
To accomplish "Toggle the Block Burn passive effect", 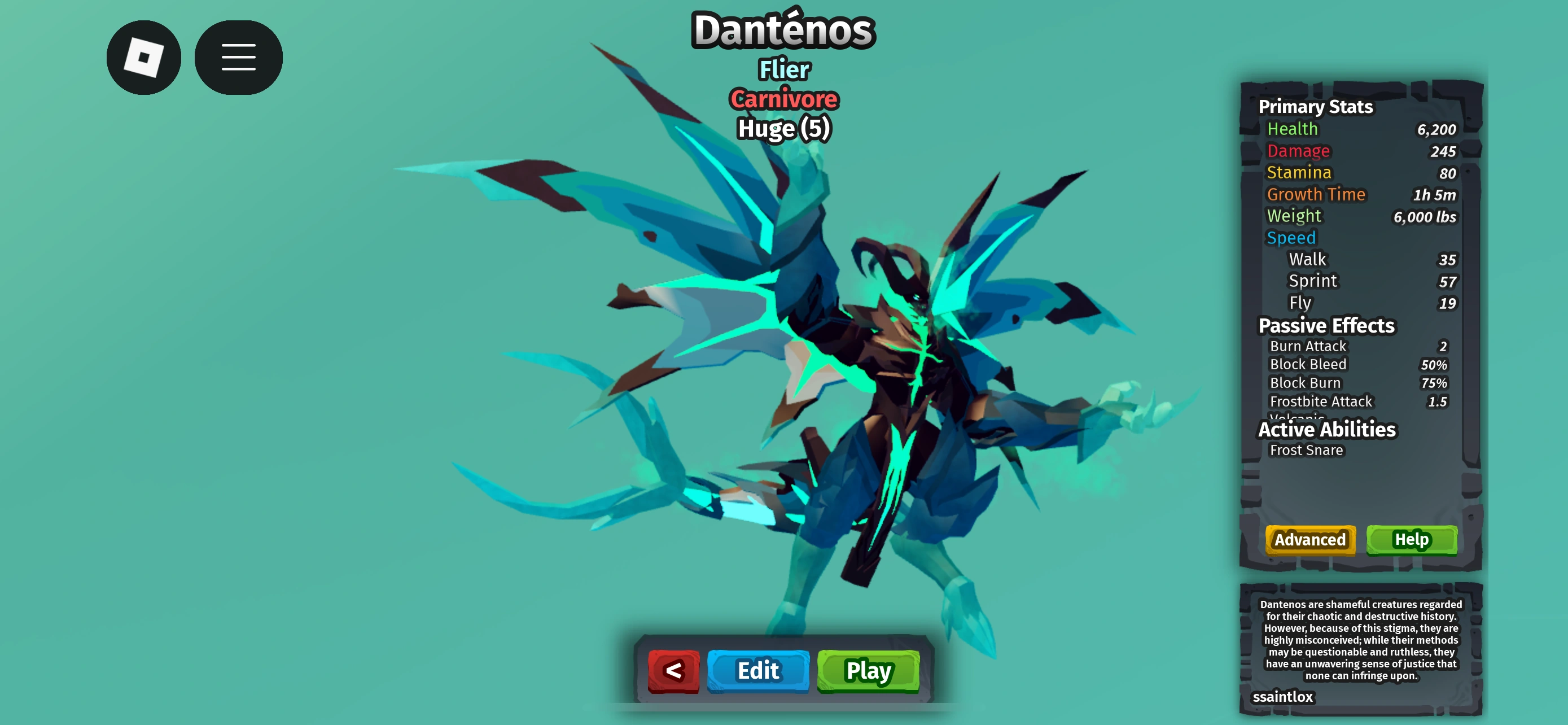I will pyautogui.click(x=1305, y=382).
